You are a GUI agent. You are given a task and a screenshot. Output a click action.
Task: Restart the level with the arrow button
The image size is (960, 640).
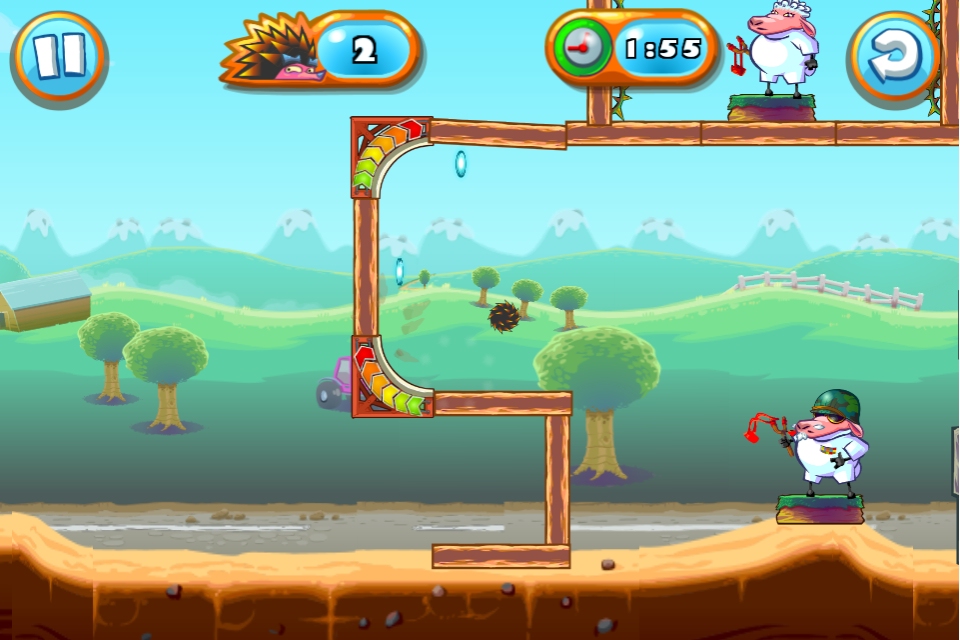[893, 56]
